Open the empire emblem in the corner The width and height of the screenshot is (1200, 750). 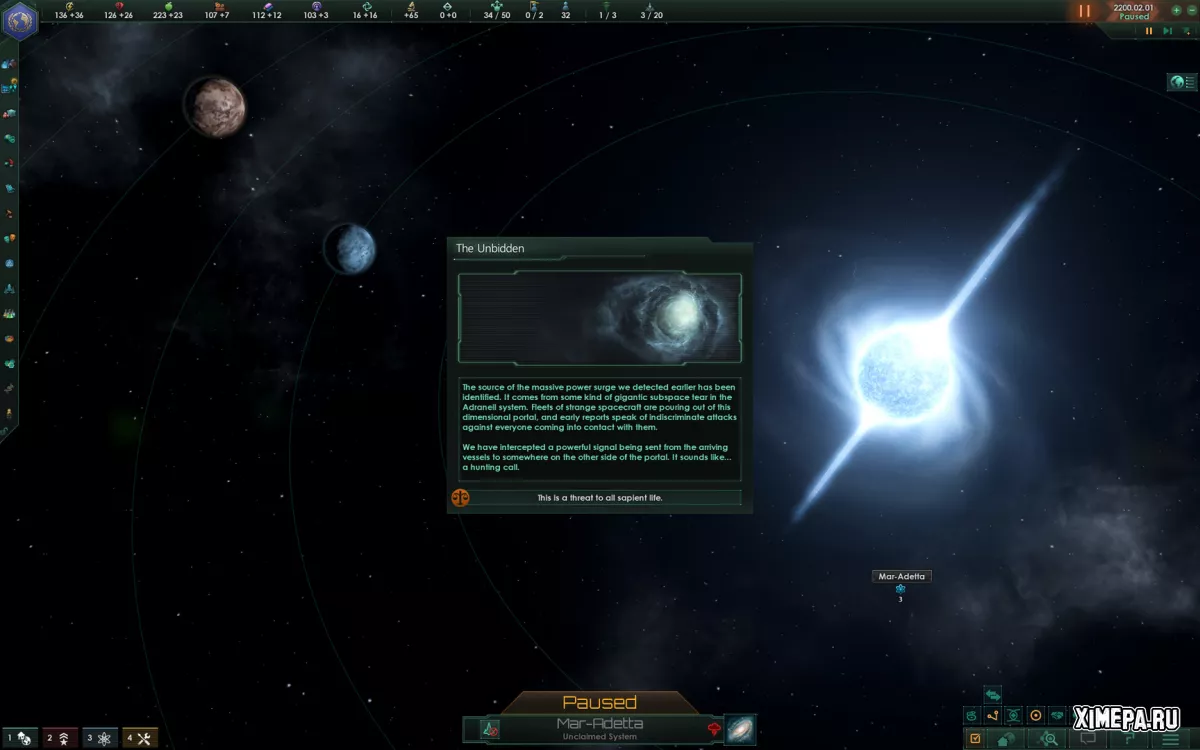pos(19,21)
